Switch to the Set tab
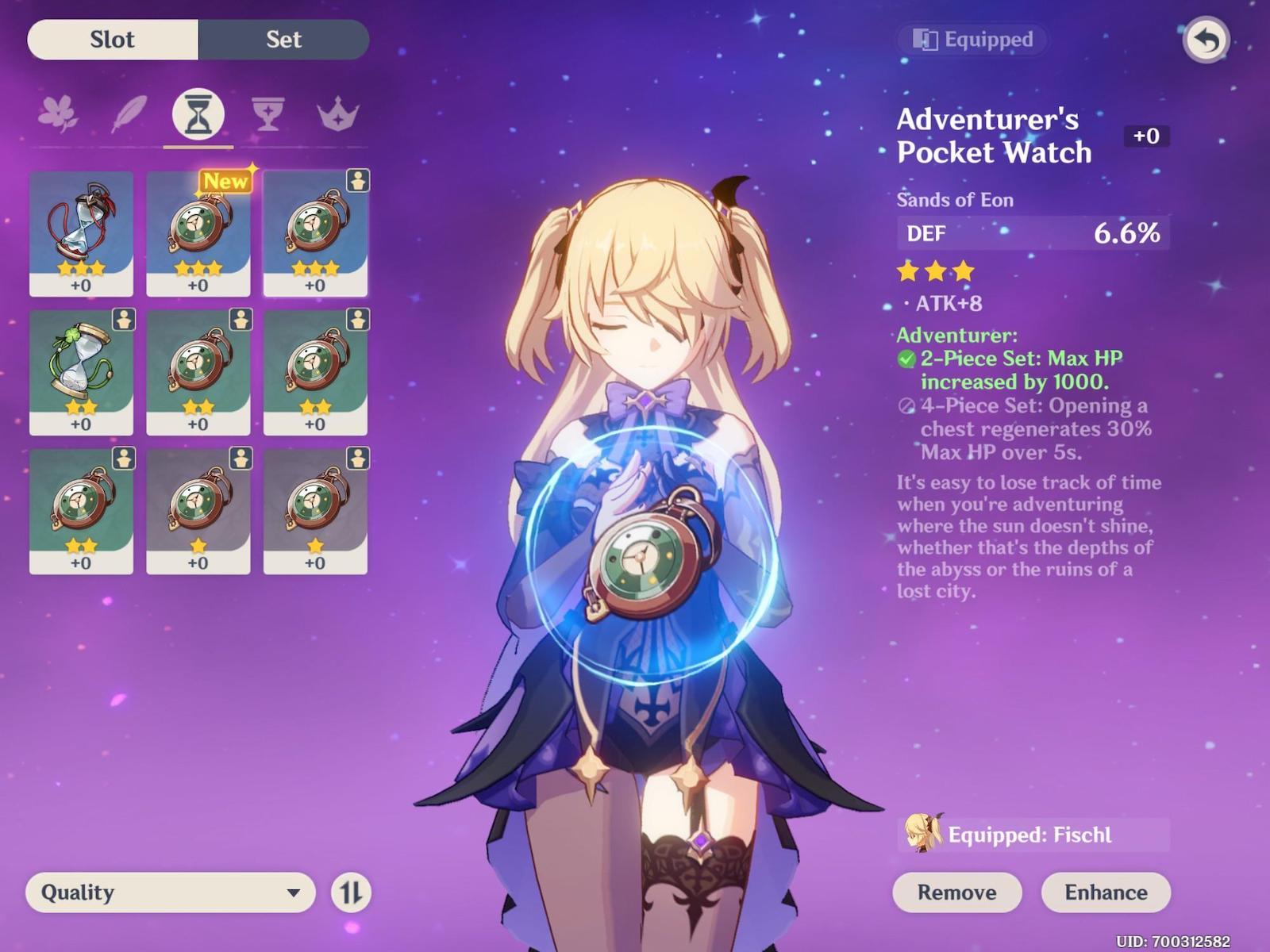Image resolution: width=1270 pixels, height=952 pixels. click(283, 40)
